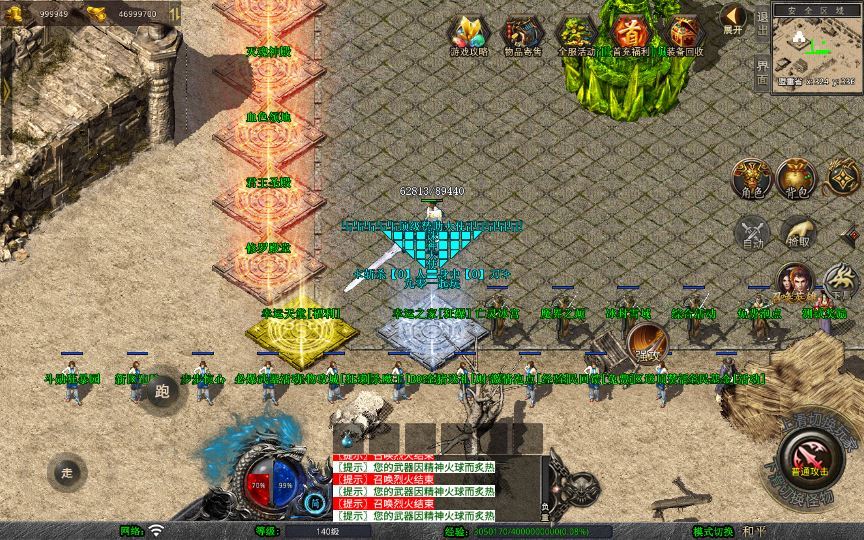864x540 pixels.
Task: Open the 装备回收 equipment recycling chest
Action: (685, 34)
